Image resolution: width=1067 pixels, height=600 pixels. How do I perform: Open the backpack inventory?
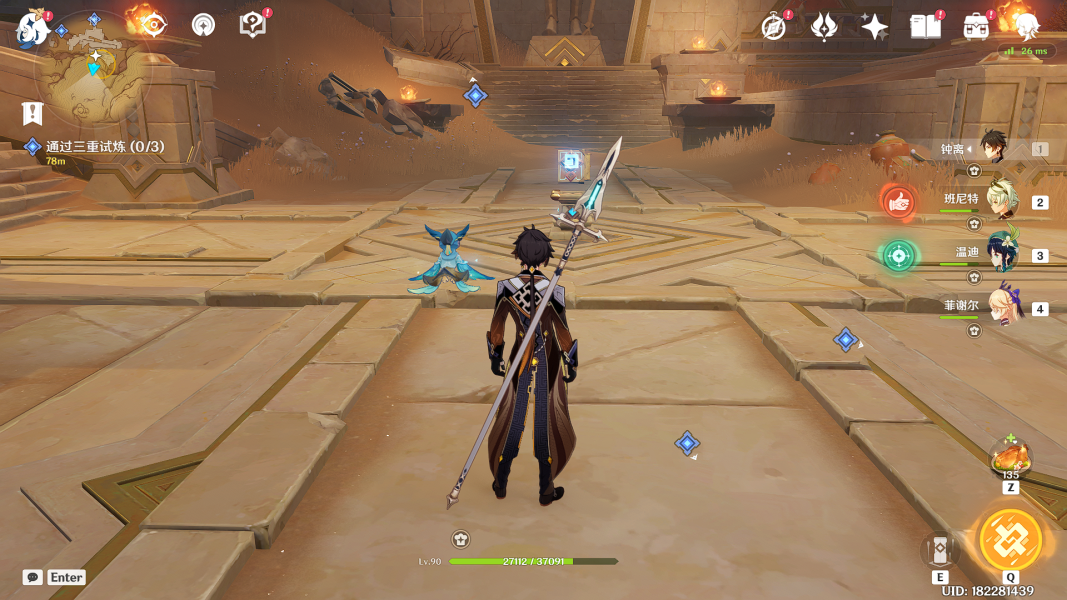click(976, 27)
